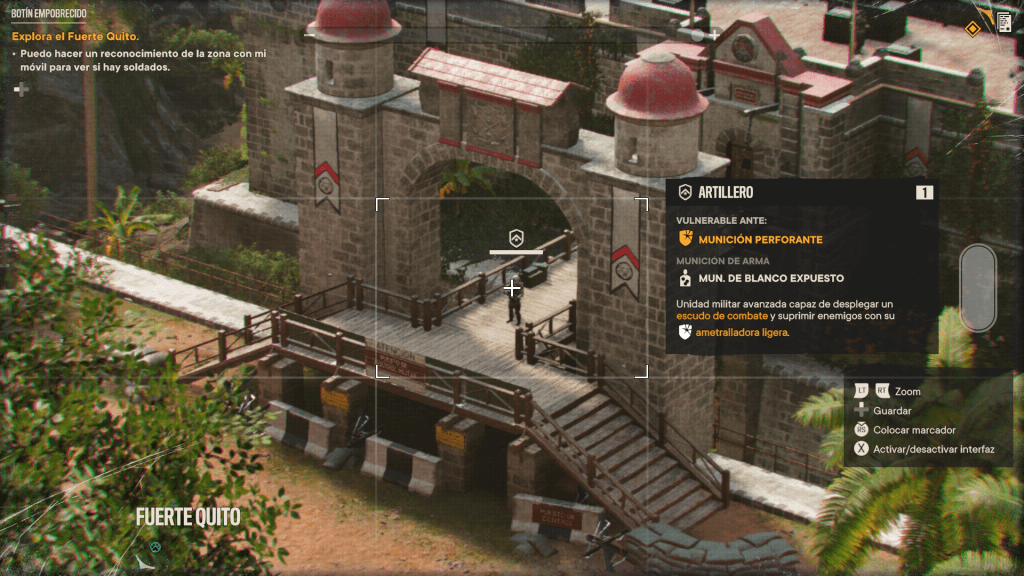Screen dimensions: 1024x576
Task: Select the "Explora el Fuerte Quito" objective
Action: coord(75,37)
